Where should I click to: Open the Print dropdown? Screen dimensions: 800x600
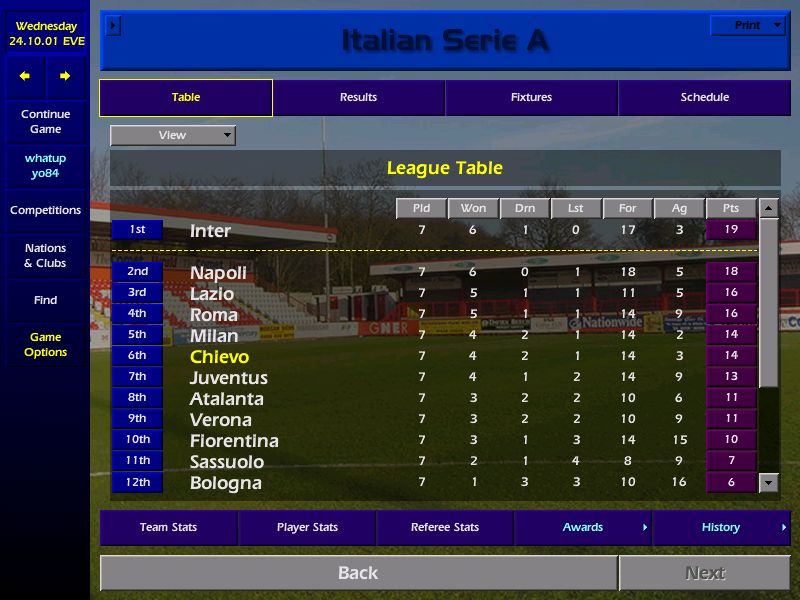pyautogui.click(x=748, y=26)
